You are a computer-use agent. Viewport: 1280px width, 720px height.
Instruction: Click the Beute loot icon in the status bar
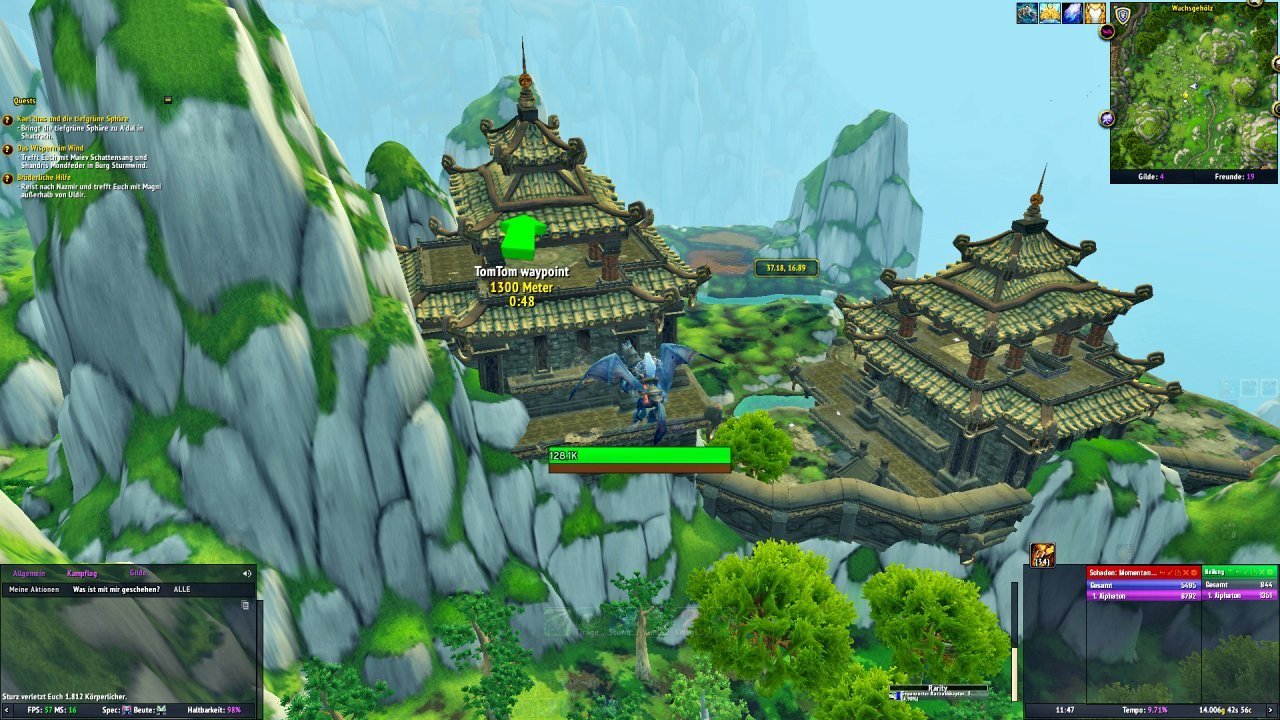160,710
